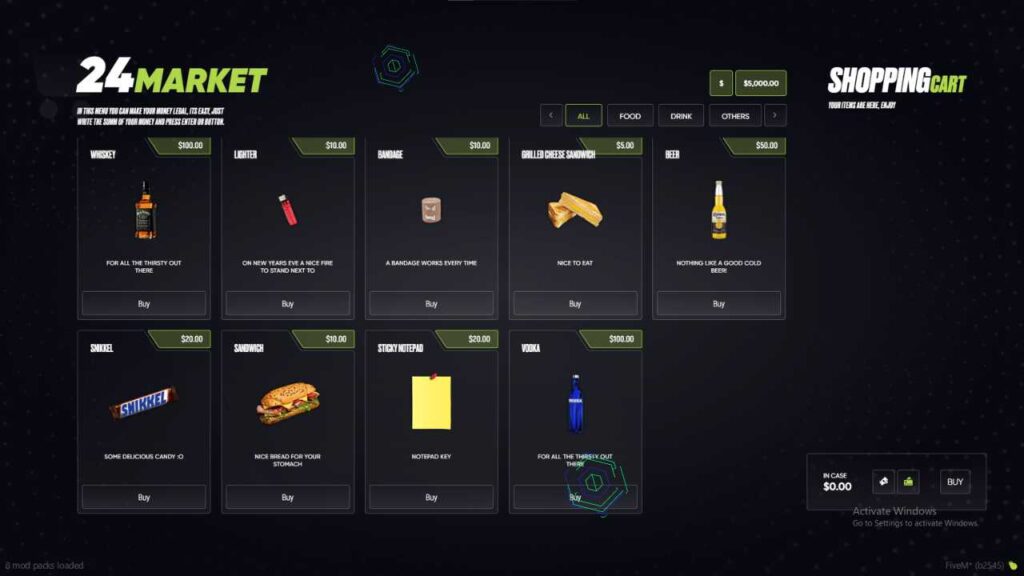Purchase the Bandage item
1024x576 pixels.
[x=431, y=303]
